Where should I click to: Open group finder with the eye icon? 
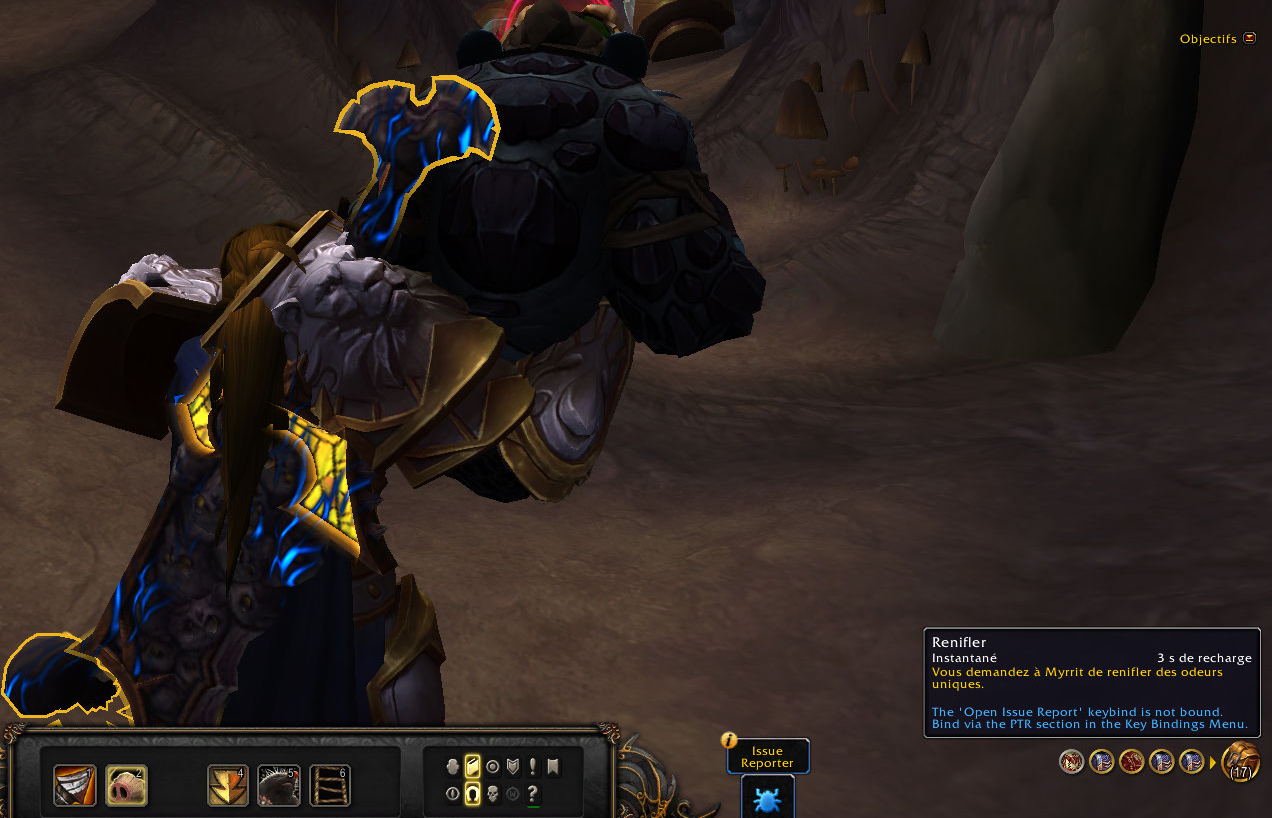coord(453,794)
